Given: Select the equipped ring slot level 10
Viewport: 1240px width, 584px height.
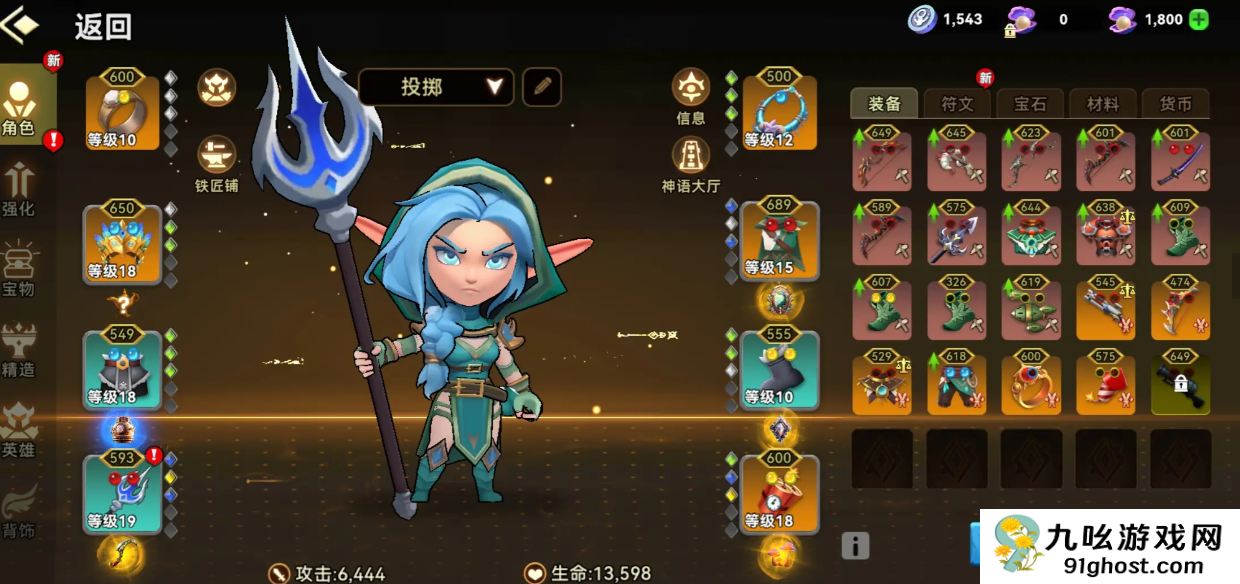Looking at the screenshot, I should point(123,112).
